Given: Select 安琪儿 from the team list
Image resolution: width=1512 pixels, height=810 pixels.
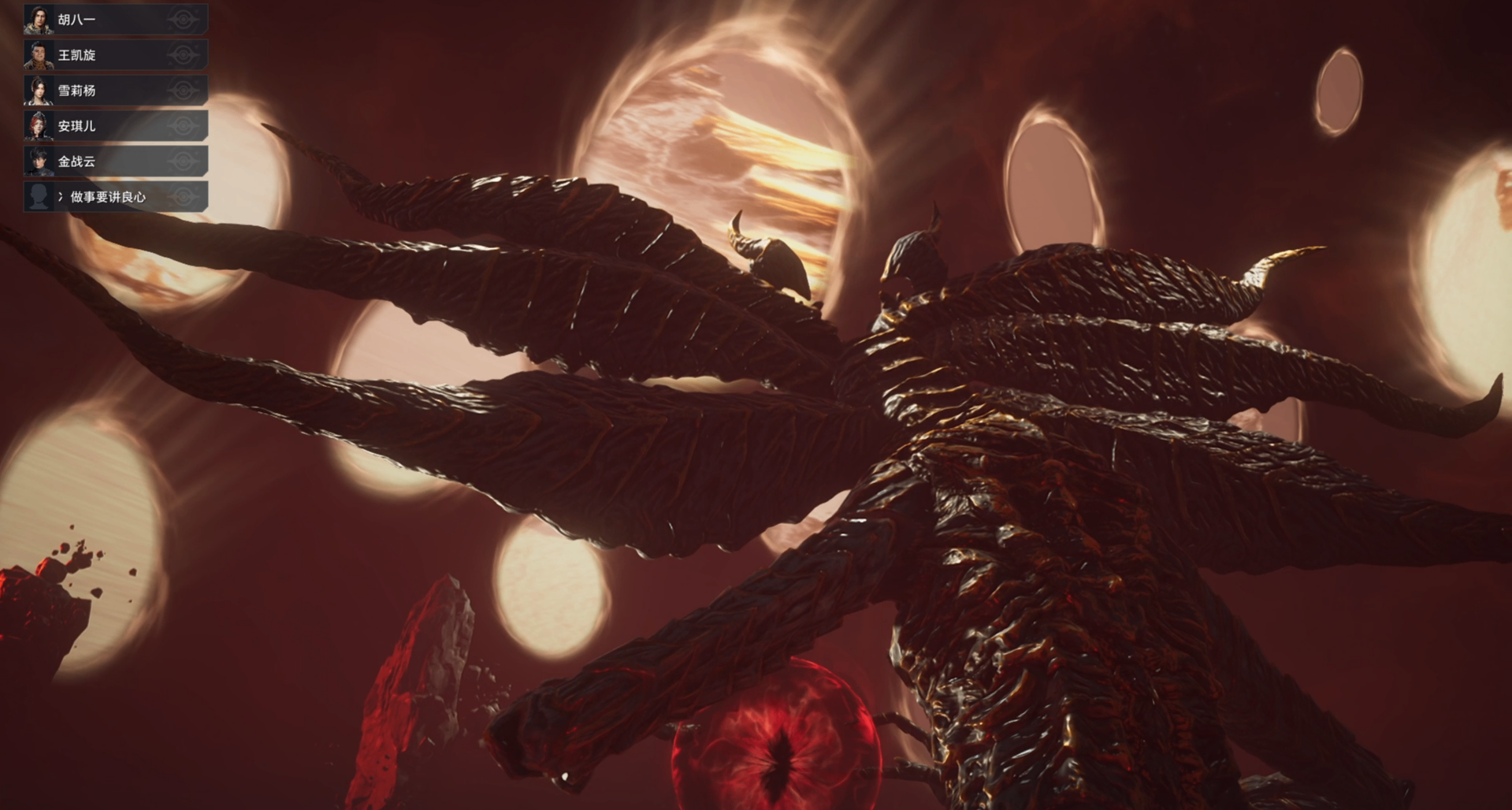Looking at the screenshot, I should [x=115, y=126].
